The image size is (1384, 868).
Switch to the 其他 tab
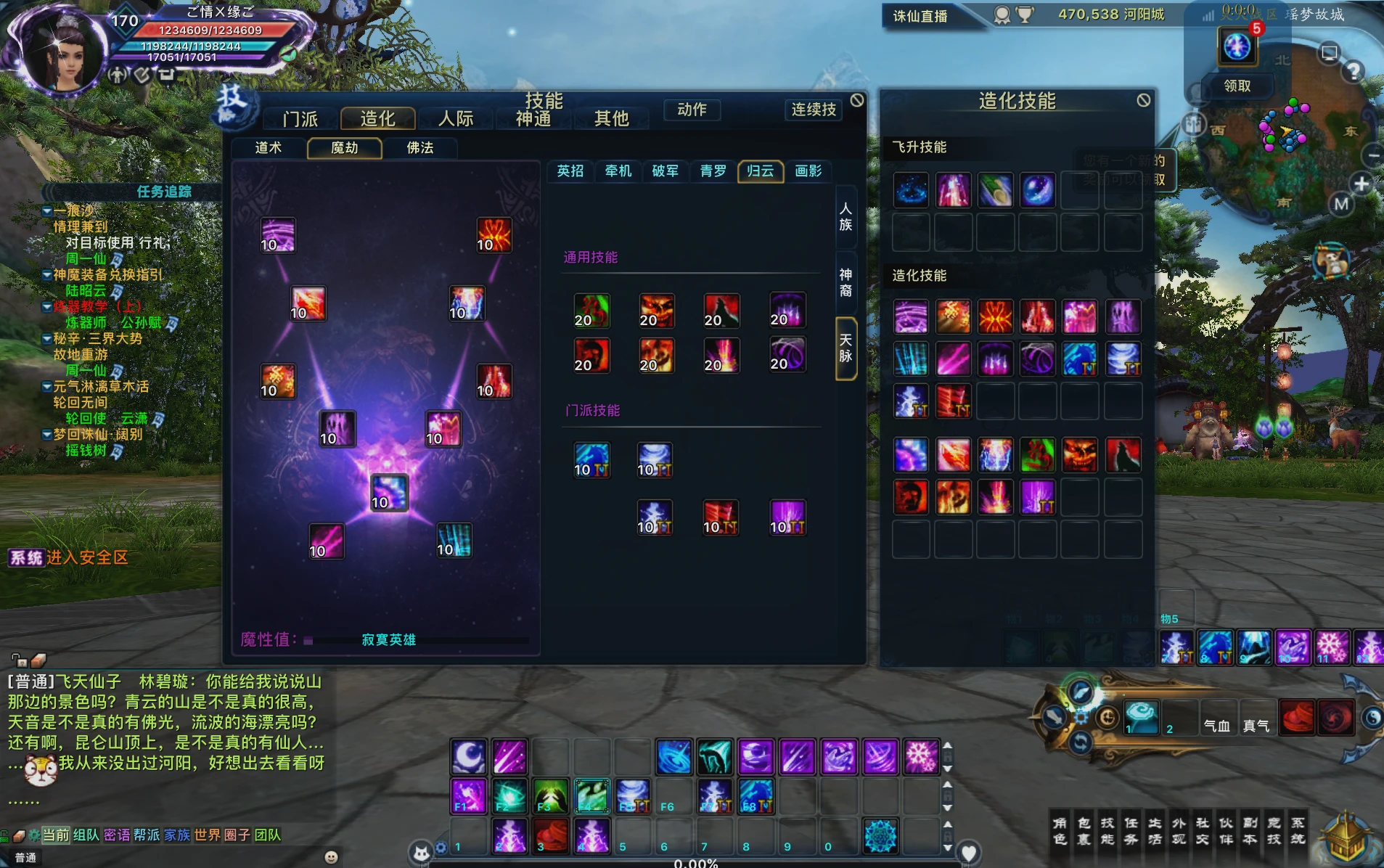tap(611, 118)
